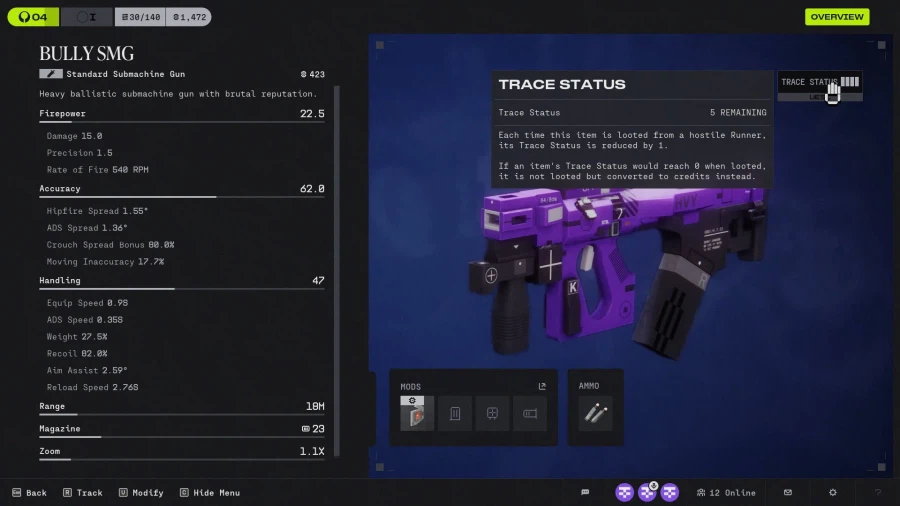
Task: Select the ammo slot under Ammo
Action: coord(595,413)
